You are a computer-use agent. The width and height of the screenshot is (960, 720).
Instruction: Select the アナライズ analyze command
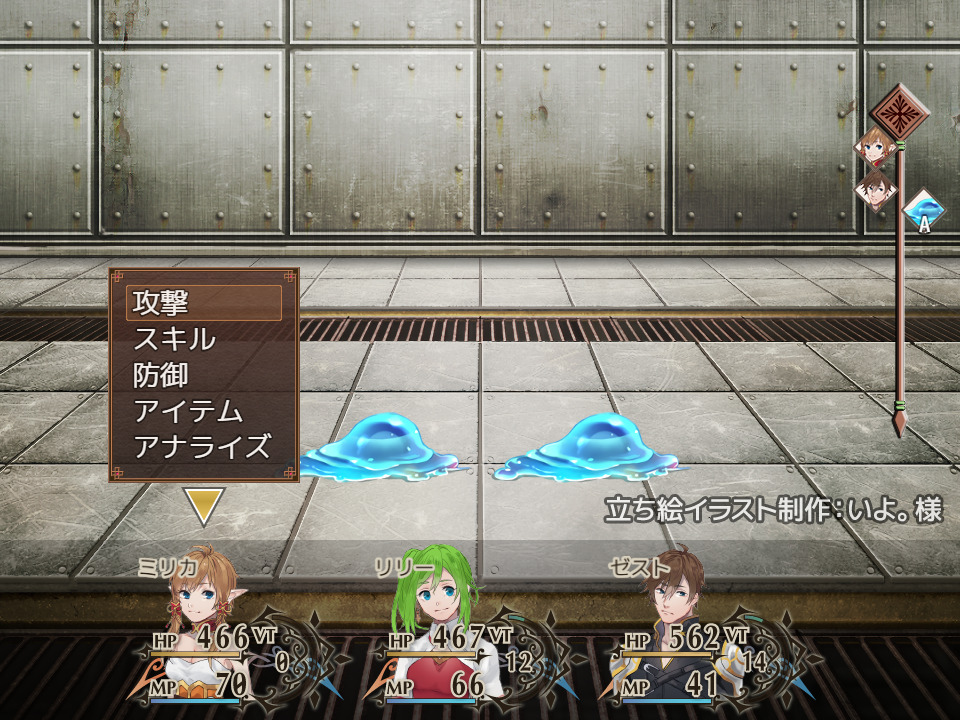click(203, 447)
